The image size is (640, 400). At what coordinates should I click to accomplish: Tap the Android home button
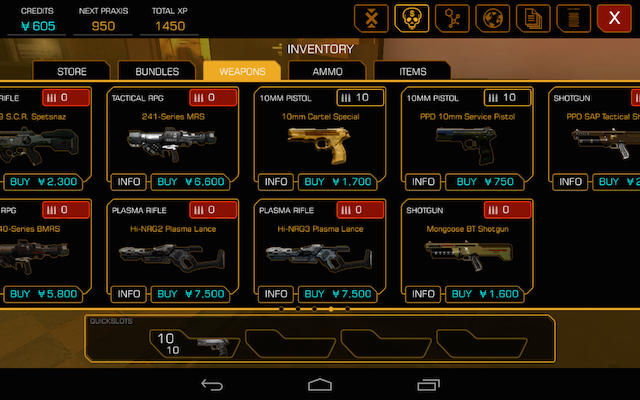pos(320,384)
